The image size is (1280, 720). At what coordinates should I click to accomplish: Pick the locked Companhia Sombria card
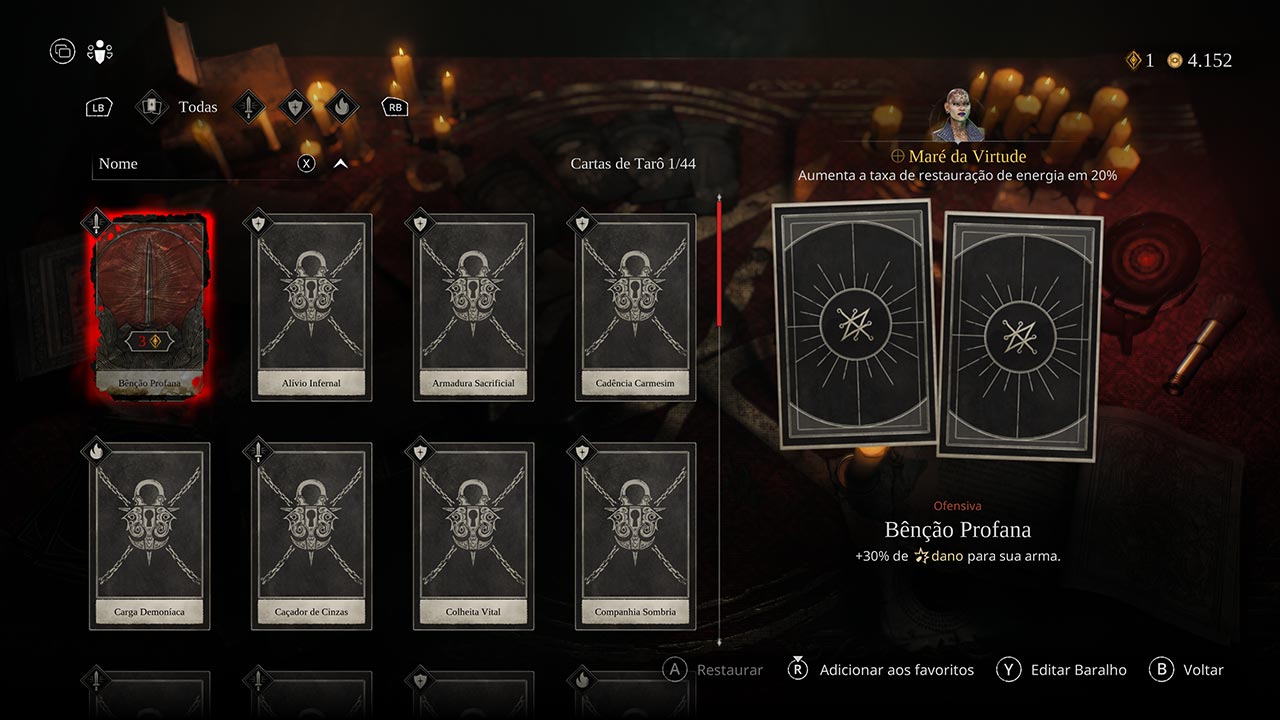pyautogui.click(x=635, y=535)
